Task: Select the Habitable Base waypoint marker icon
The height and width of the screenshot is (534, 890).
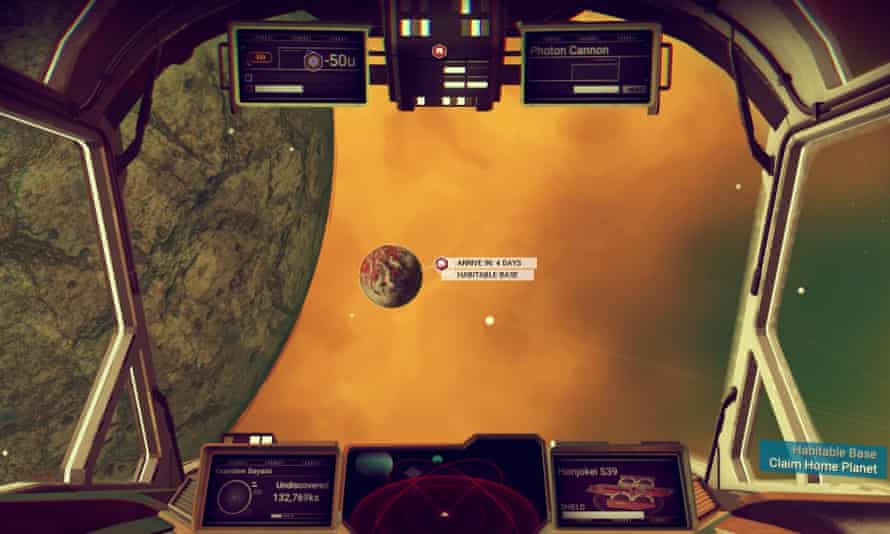Action: [440, 263]
